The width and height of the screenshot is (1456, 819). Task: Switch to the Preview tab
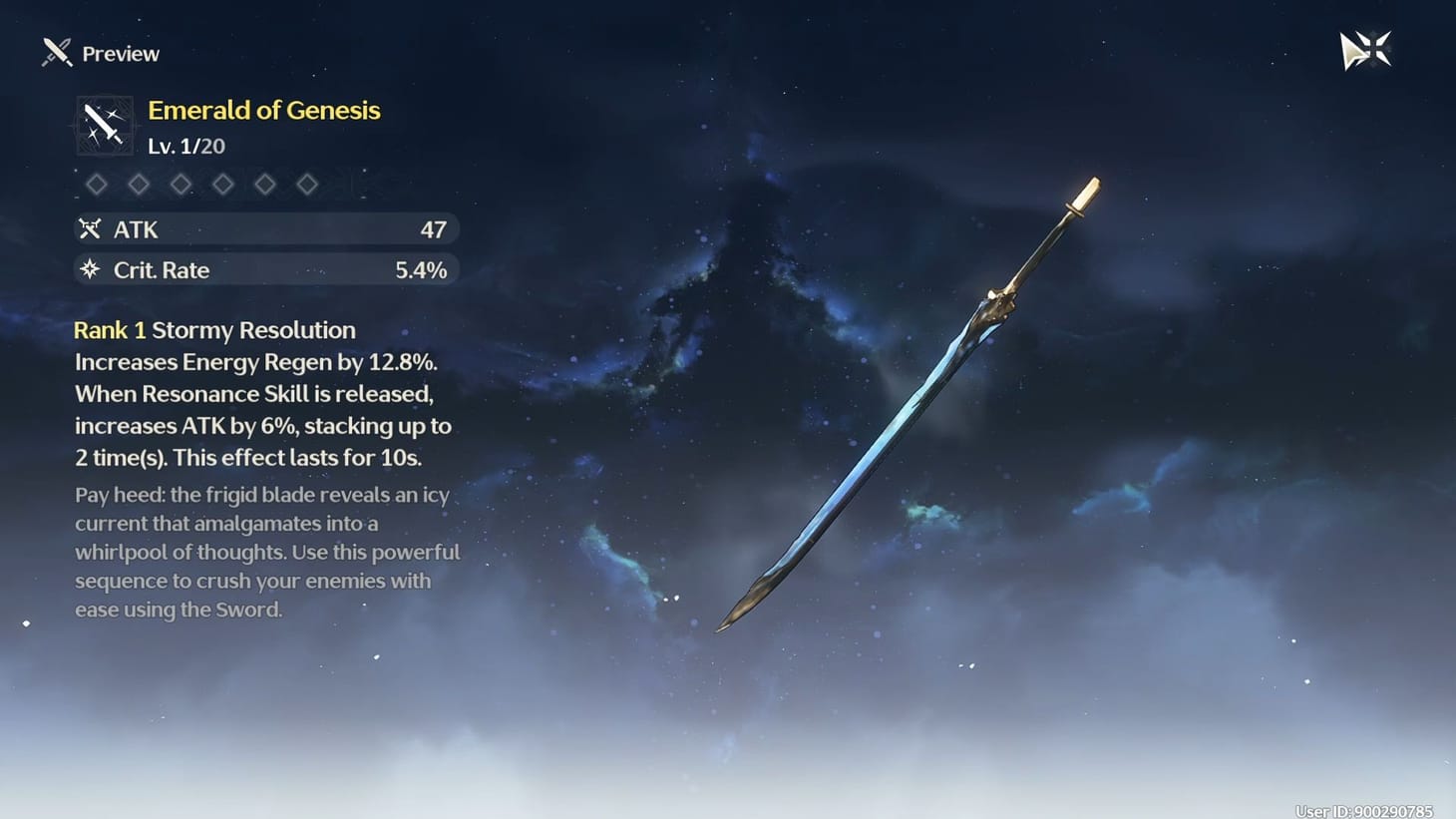click(x=121, y=53)
